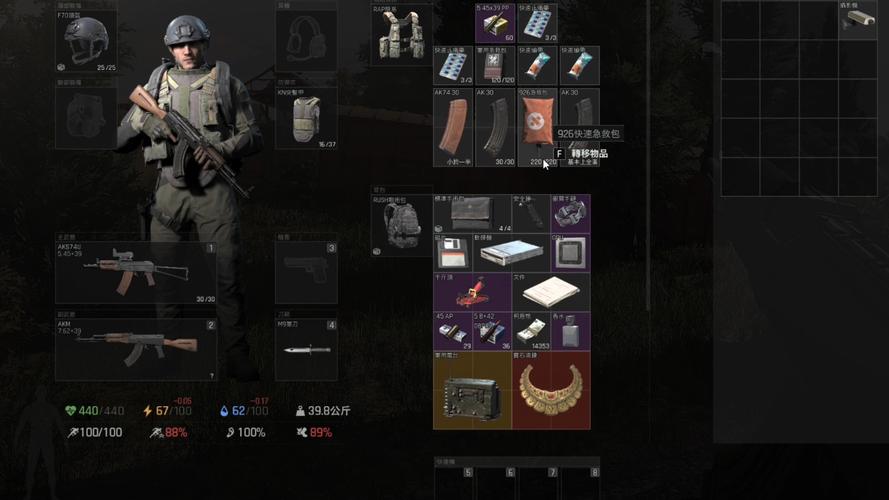Select the helmet equipment slot
This screenshot has width=889, height=500.
[x=86, y=41]
